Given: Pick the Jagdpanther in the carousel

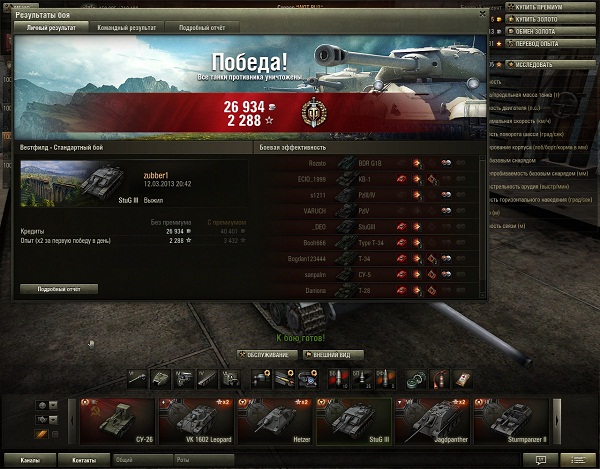Looking at the screenshot, I should [x=430, y=421].
